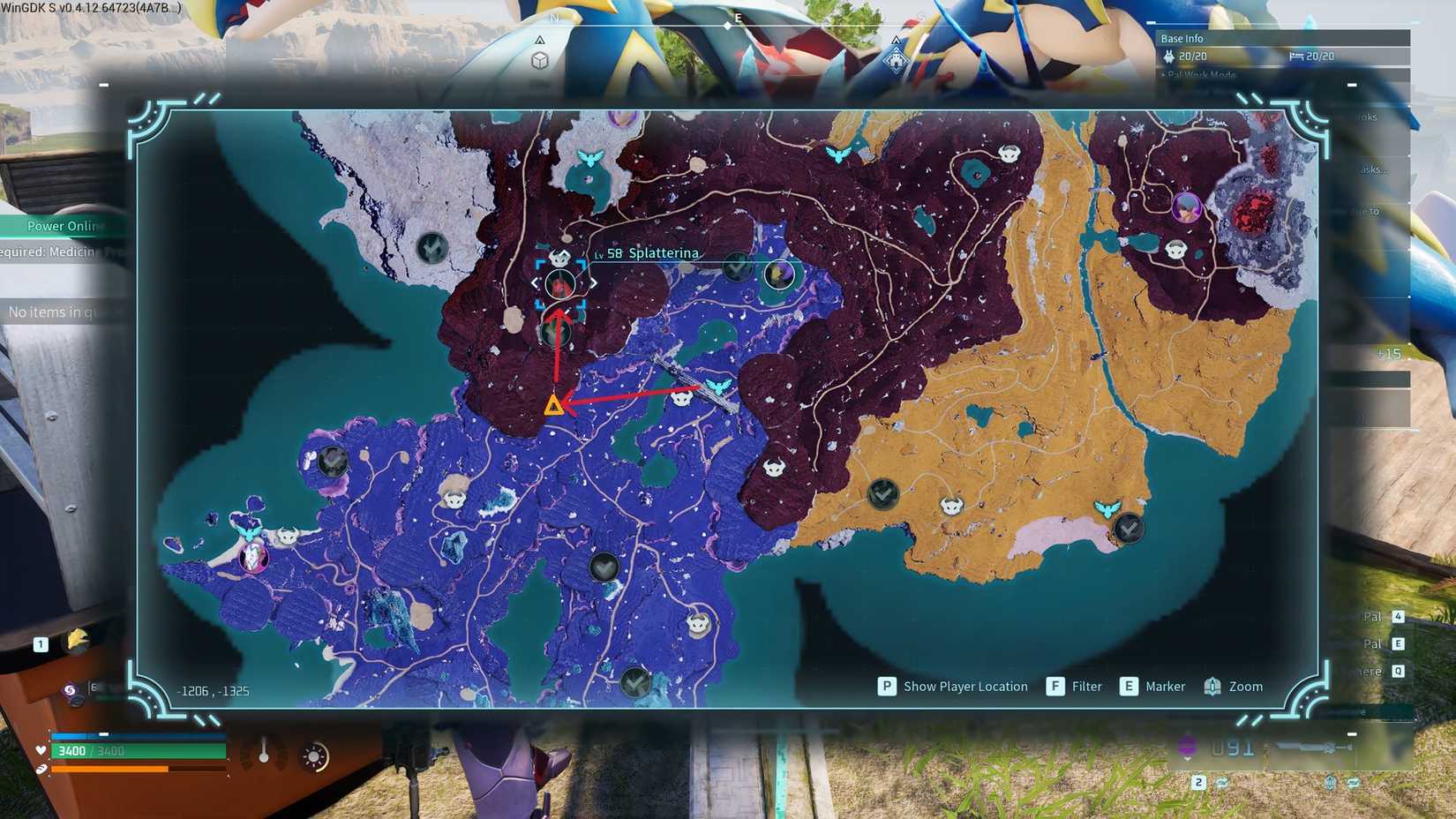Viewport: 1456px width, 819px height.
Task: Click the orange player position triangle on the map
Action: tap(553, 407)
